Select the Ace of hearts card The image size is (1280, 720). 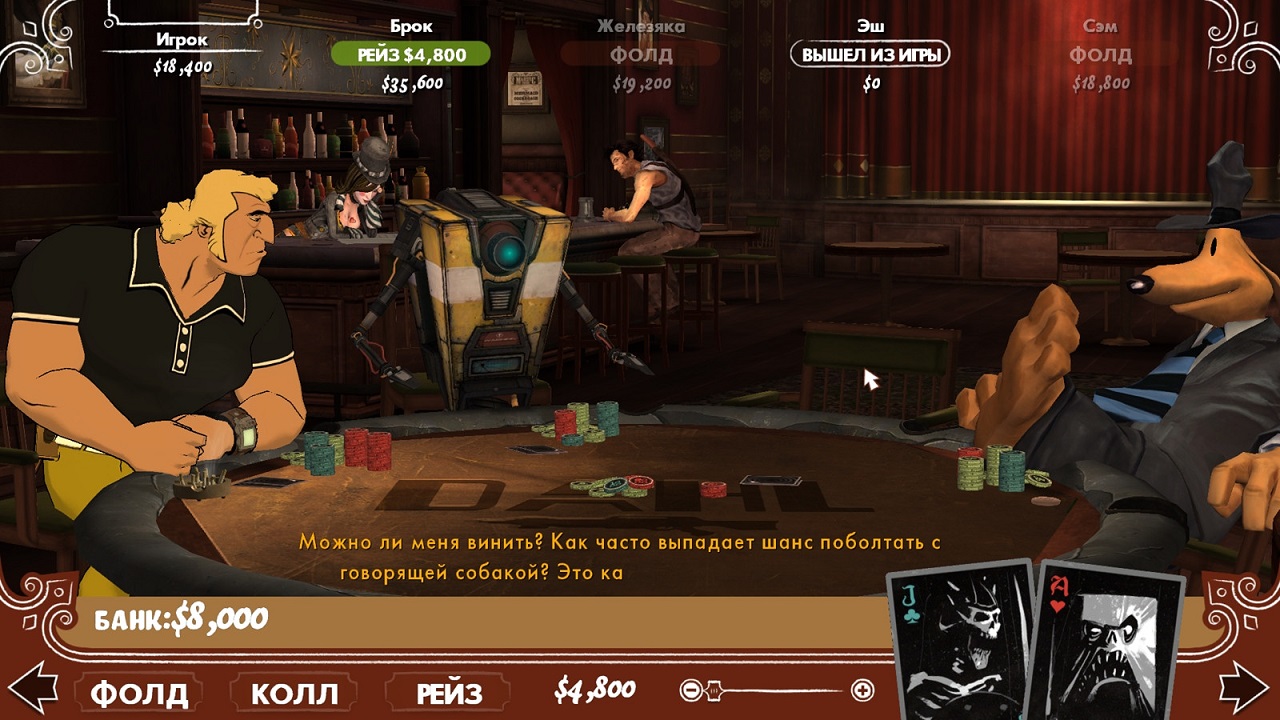tap(1108, 645)
